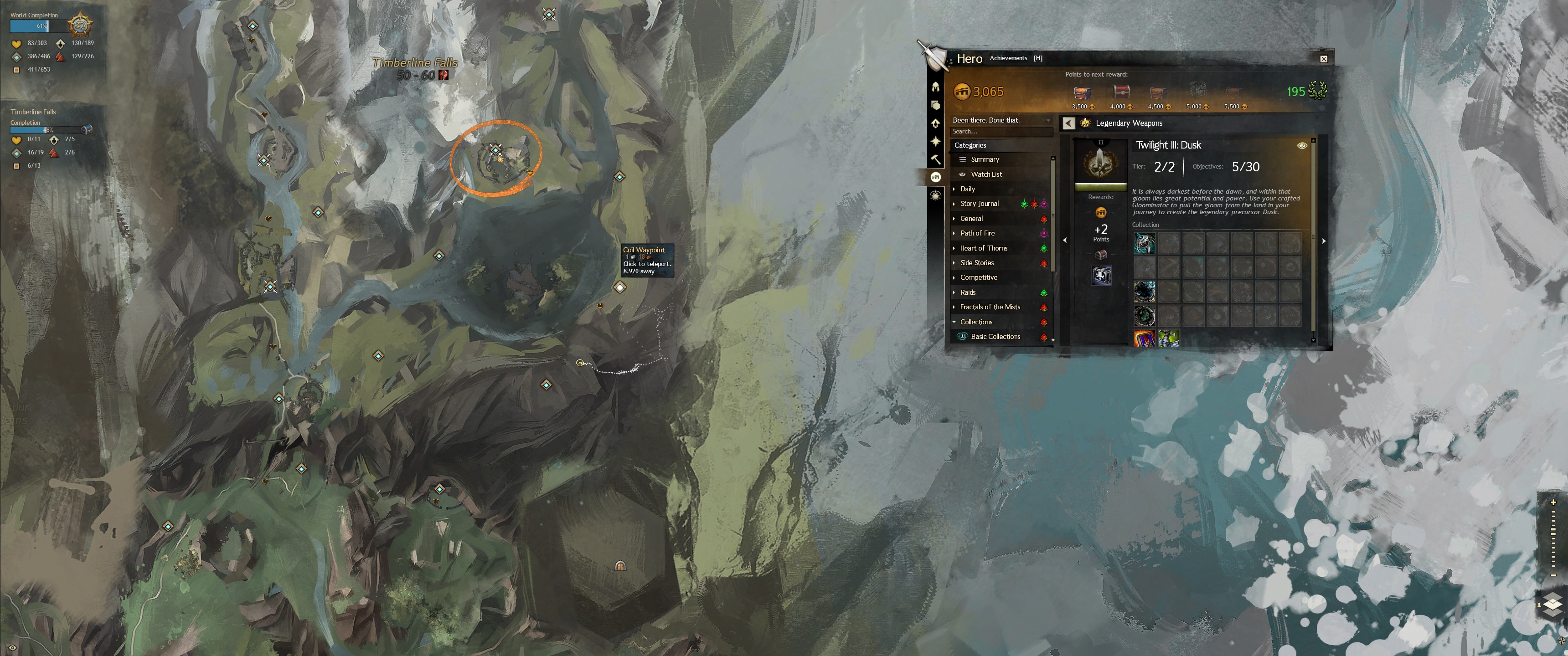Screen dimensions: 1568x656
Task: Claim the 3,500 point reward chest
Action: [1082, 93]
